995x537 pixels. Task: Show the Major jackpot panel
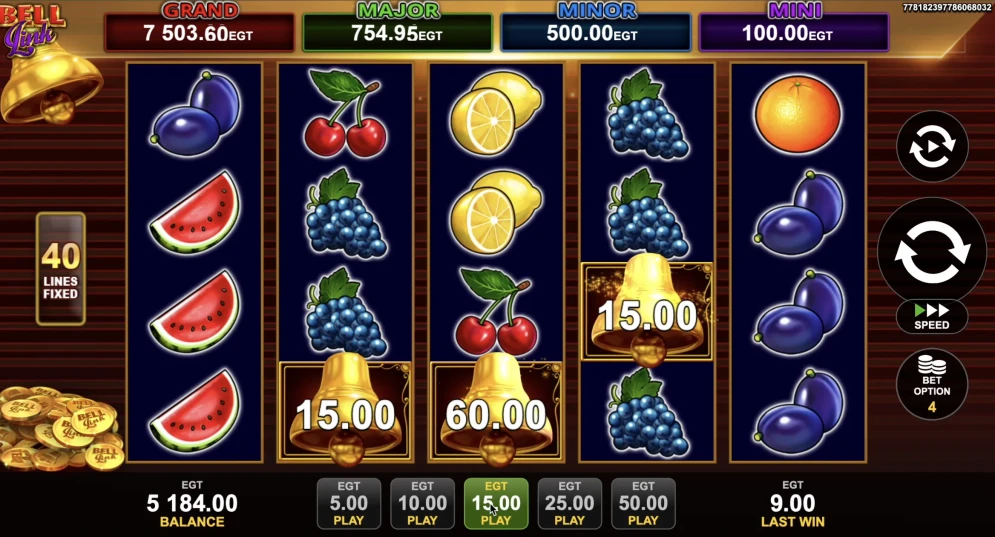(397, 30)
